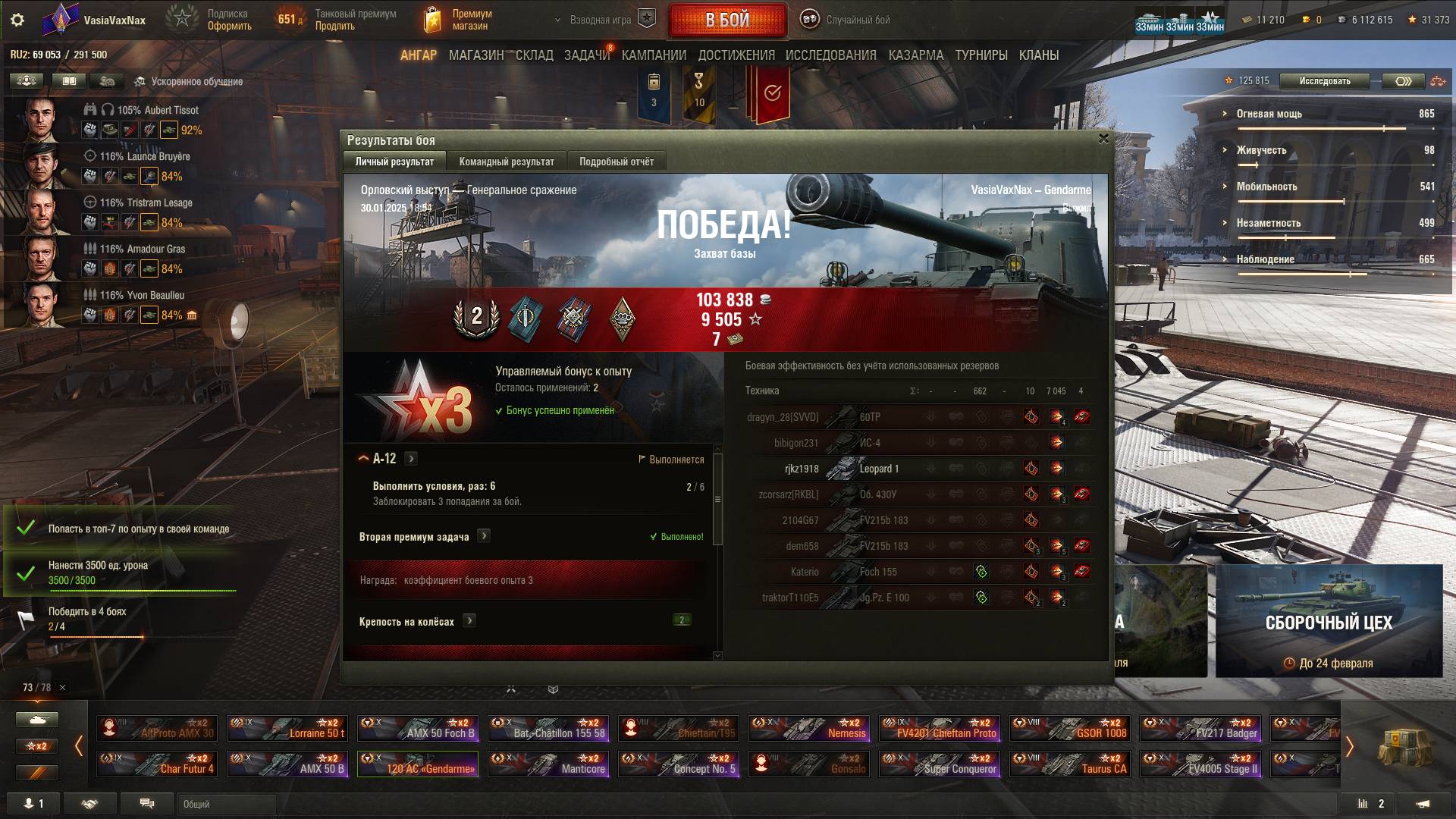The width and height of the screenshot is (1456, 819).
Task: Start battle with the В БОЙ button
Action: (x=727, y=20)
